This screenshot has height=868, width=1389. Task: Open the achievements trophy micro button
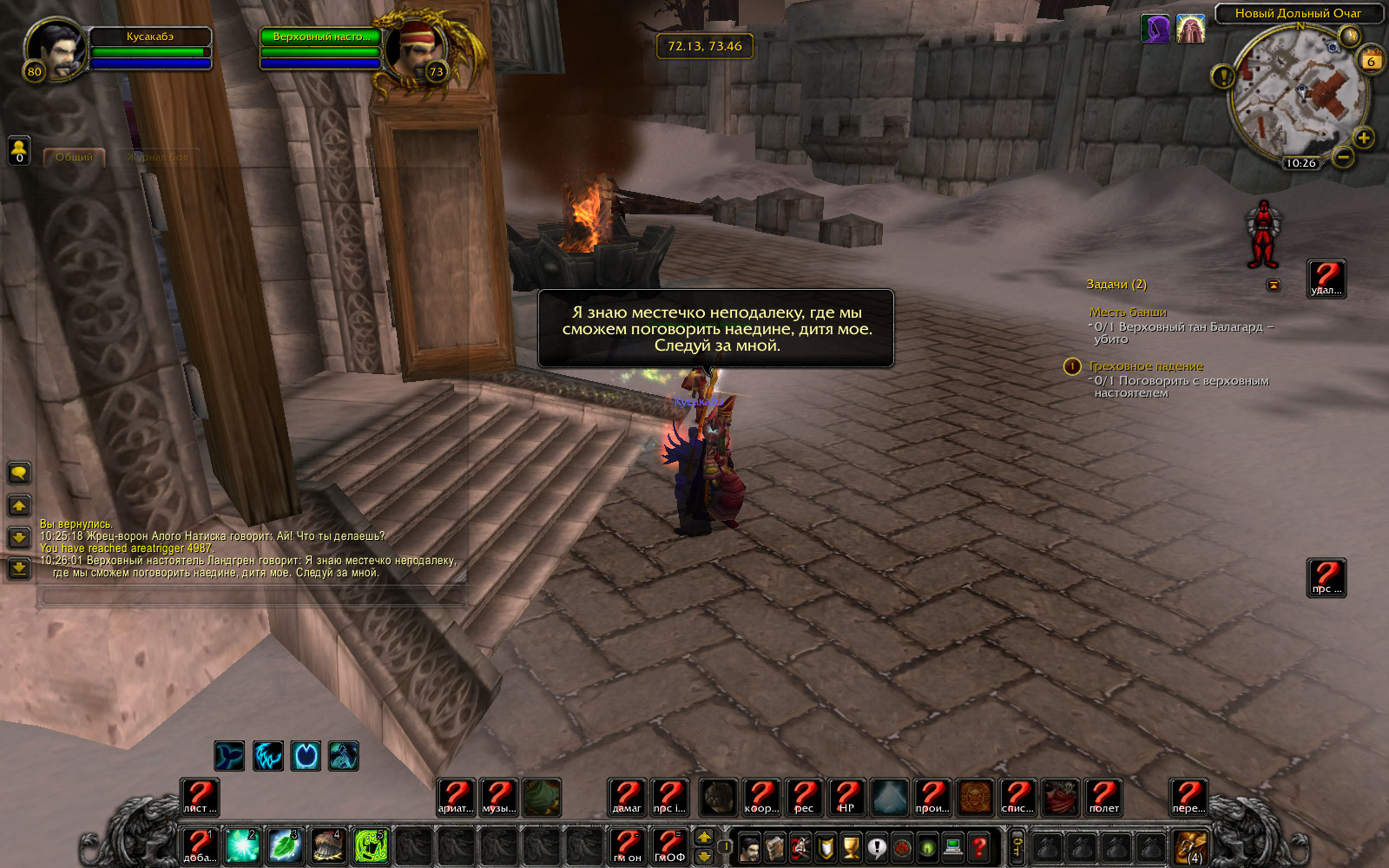pos(852,846)
